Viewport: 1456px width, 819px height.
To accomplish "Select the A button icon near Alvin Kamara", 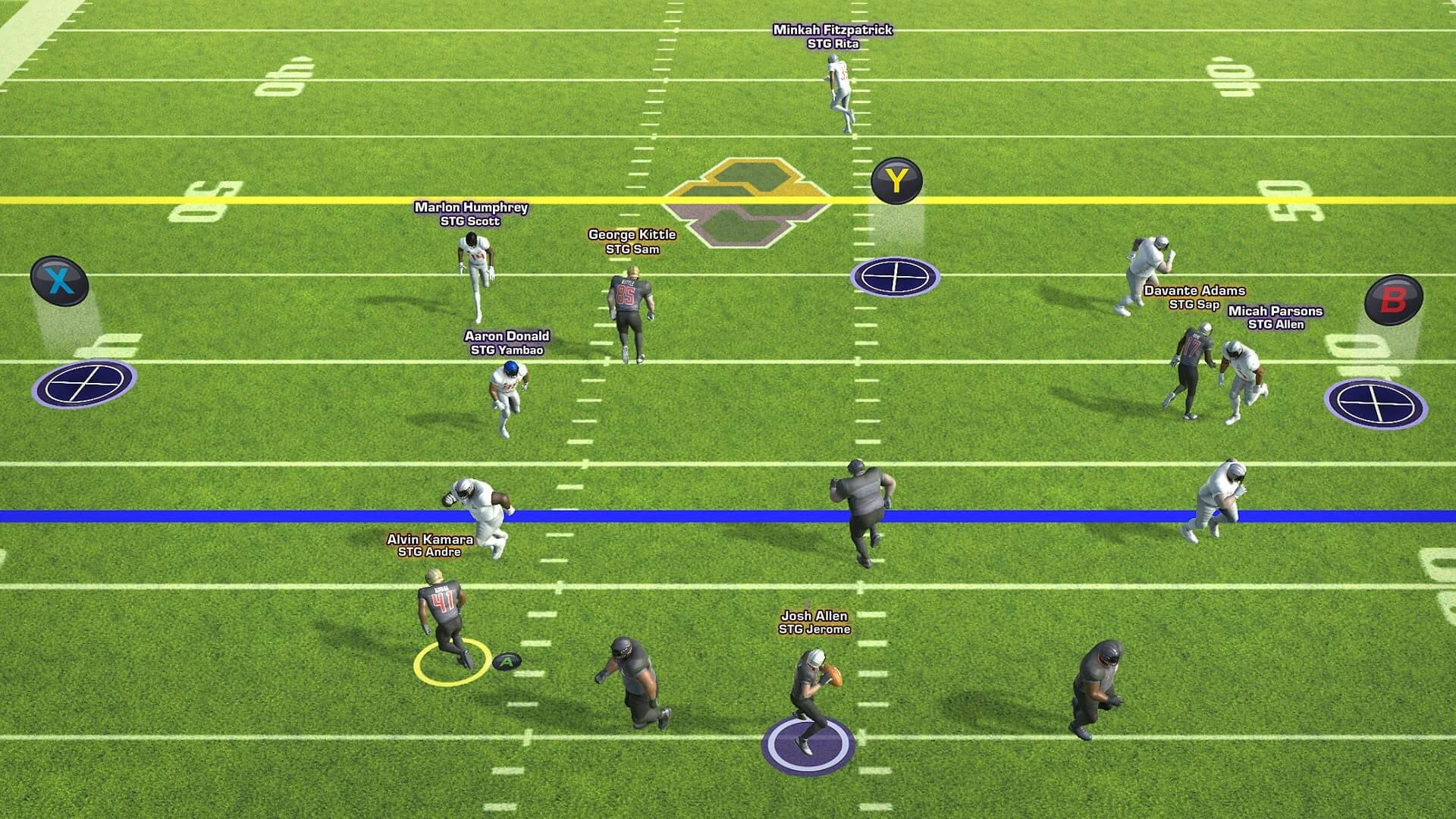I will pos(507,661).
